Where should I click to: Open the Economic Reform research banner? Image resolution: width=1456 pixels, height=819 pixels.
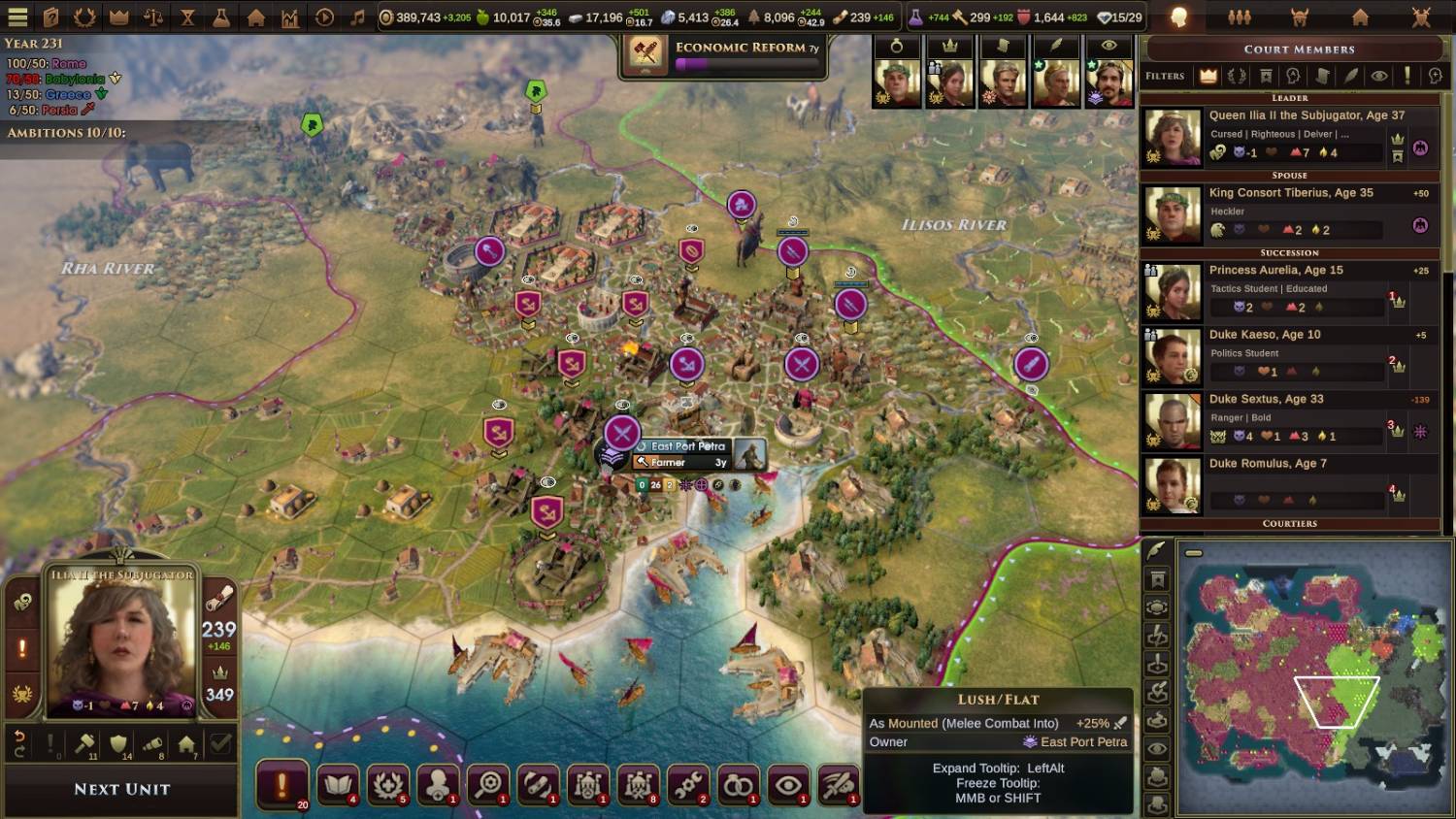pyautogui.click(x=724, y=55)
